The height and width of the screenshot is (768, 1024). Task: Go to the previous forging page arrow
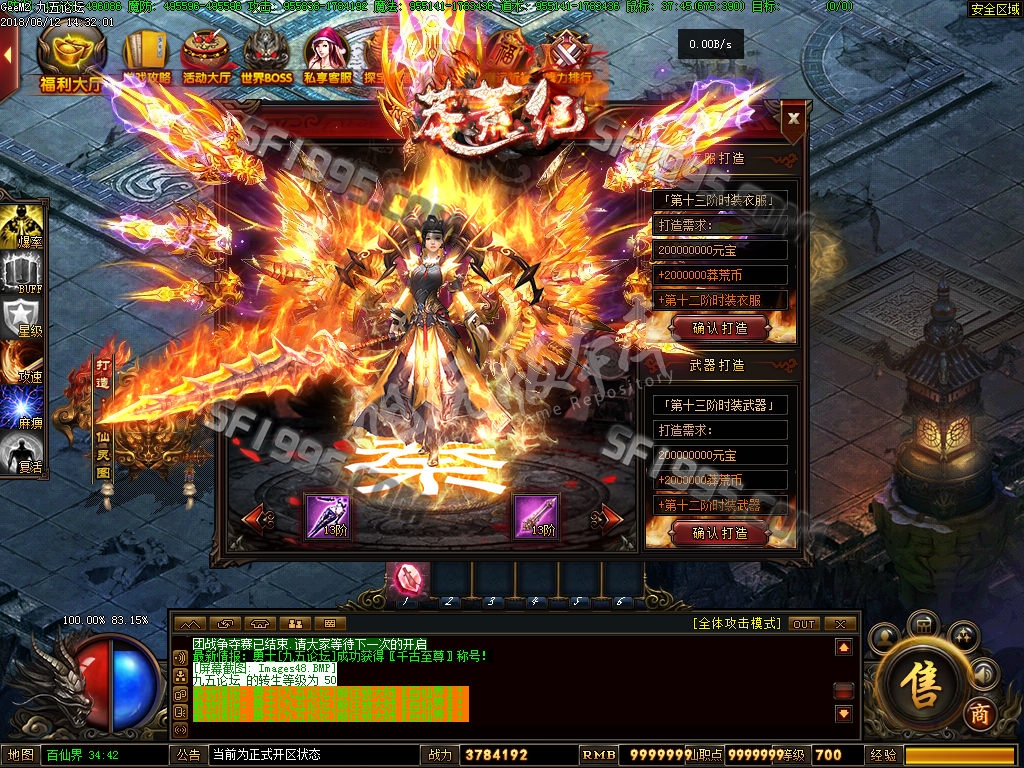pyautogui.click(x=257, y=518)
